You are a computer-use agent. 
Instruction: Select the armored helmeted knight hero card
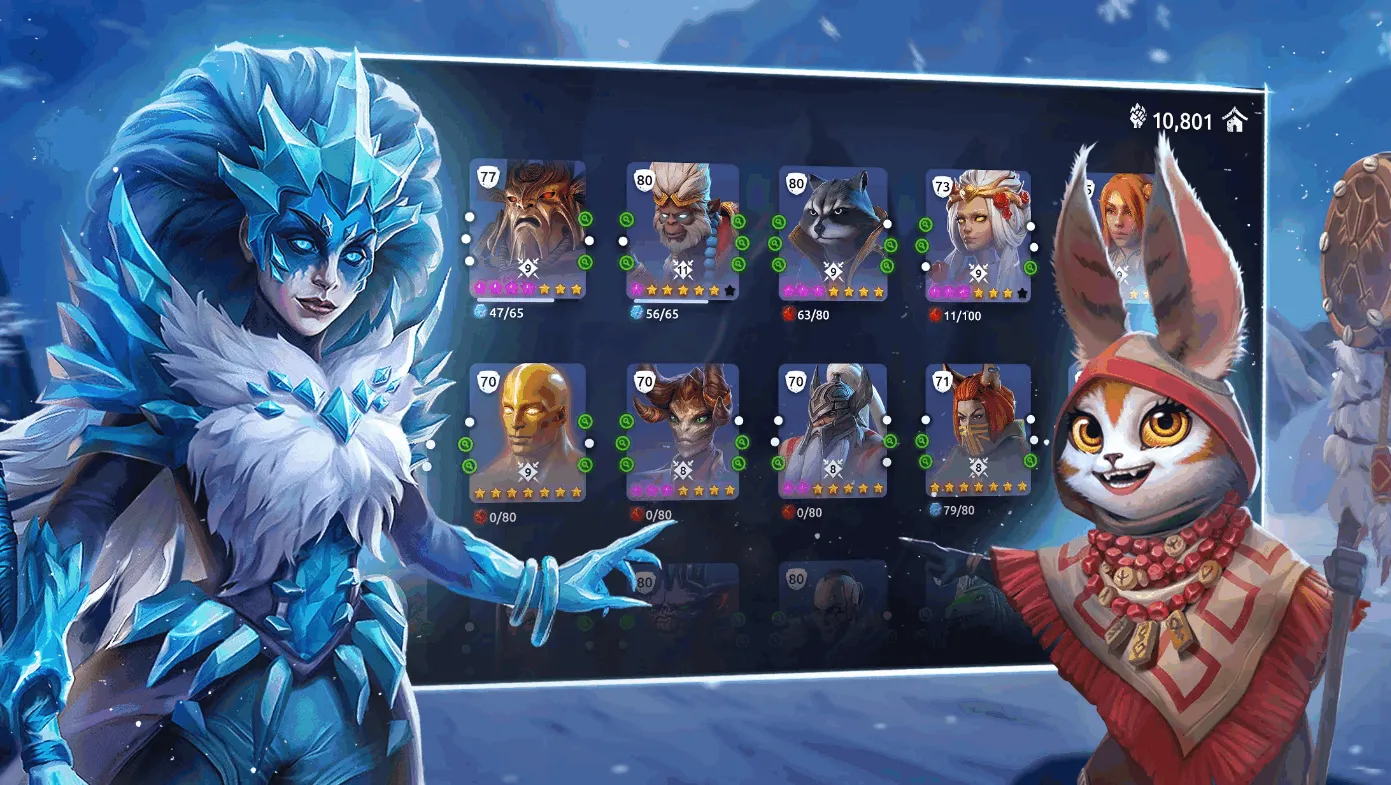[833, 428]
